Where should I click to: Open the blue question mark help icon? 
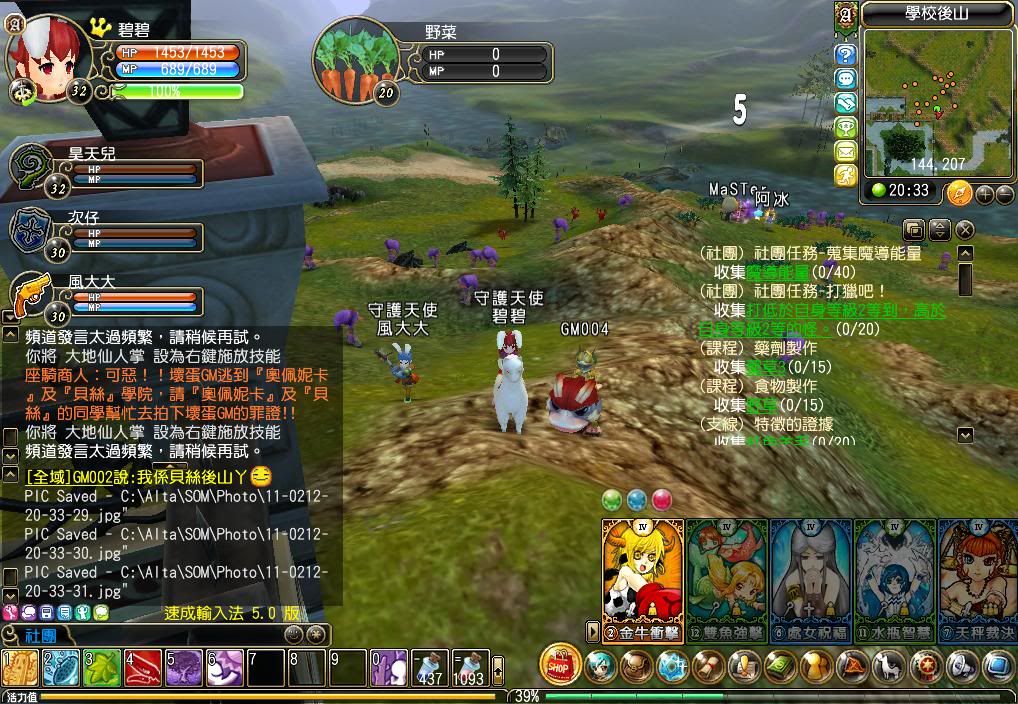(846, 54)
